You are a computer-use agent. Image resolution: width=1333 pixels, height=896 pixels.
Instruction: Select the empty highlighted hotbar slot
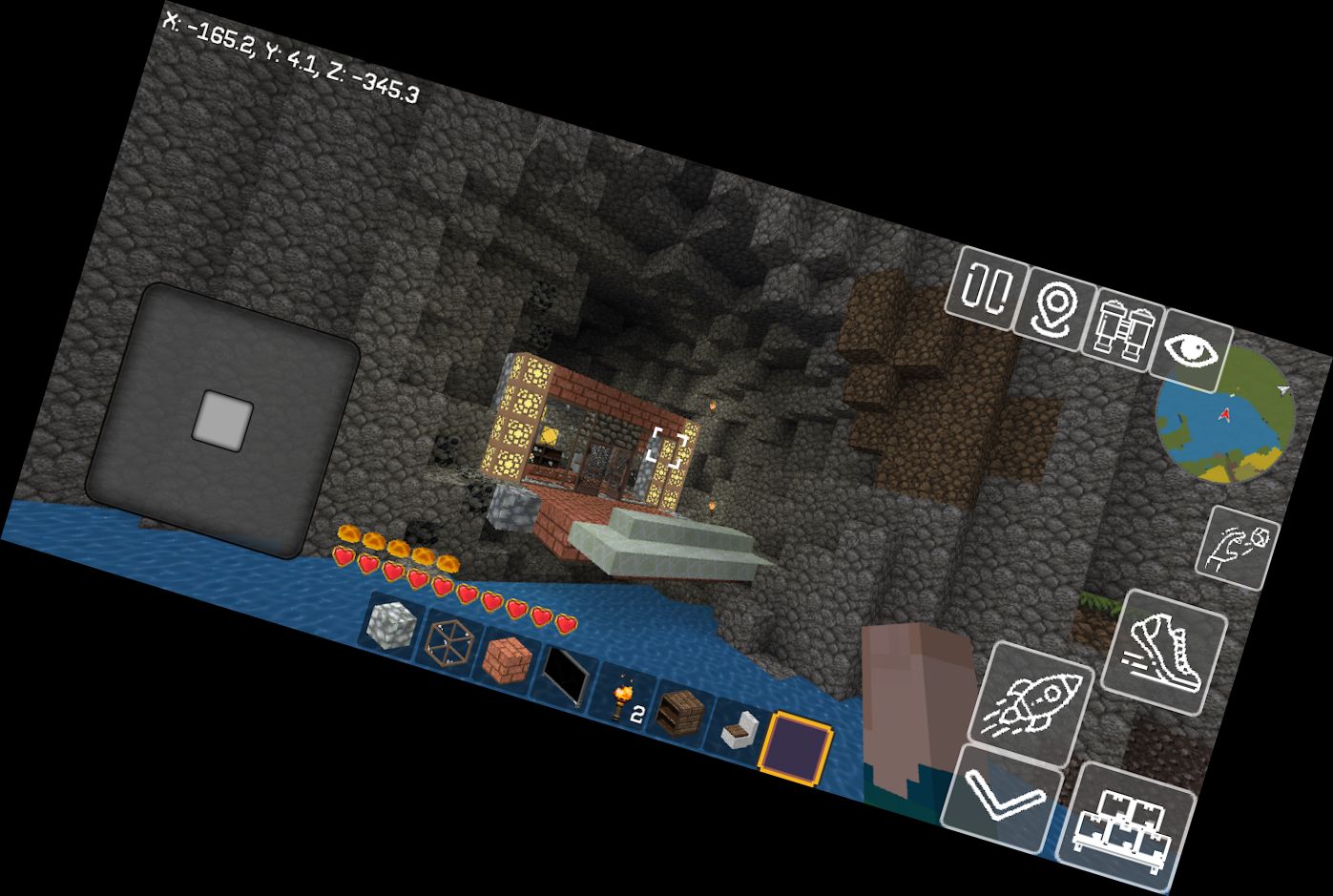pyautogui.click(x=797, y=748)
